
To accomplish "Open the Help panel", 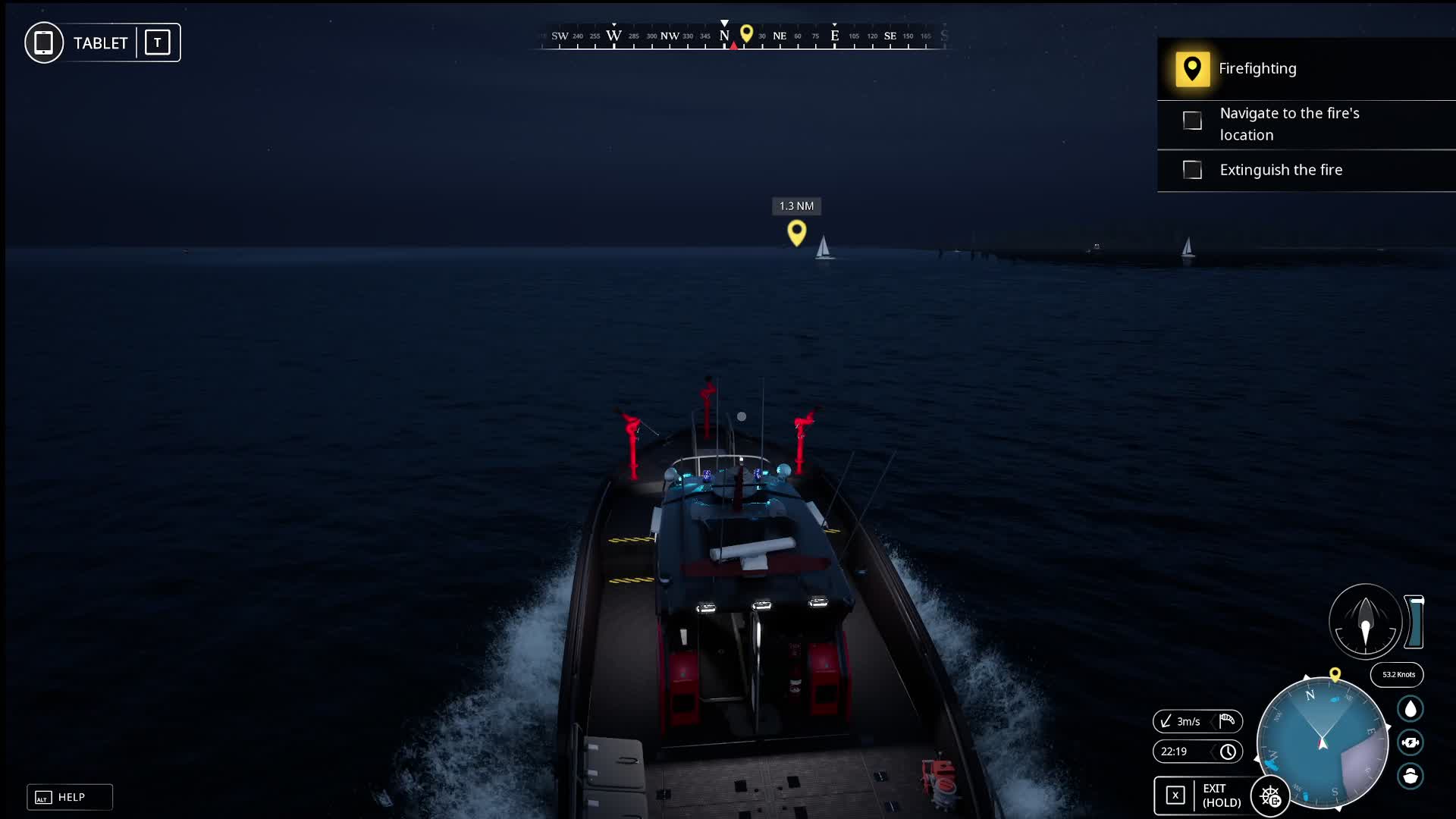I will pyautogui.click(x=70, y=797).
